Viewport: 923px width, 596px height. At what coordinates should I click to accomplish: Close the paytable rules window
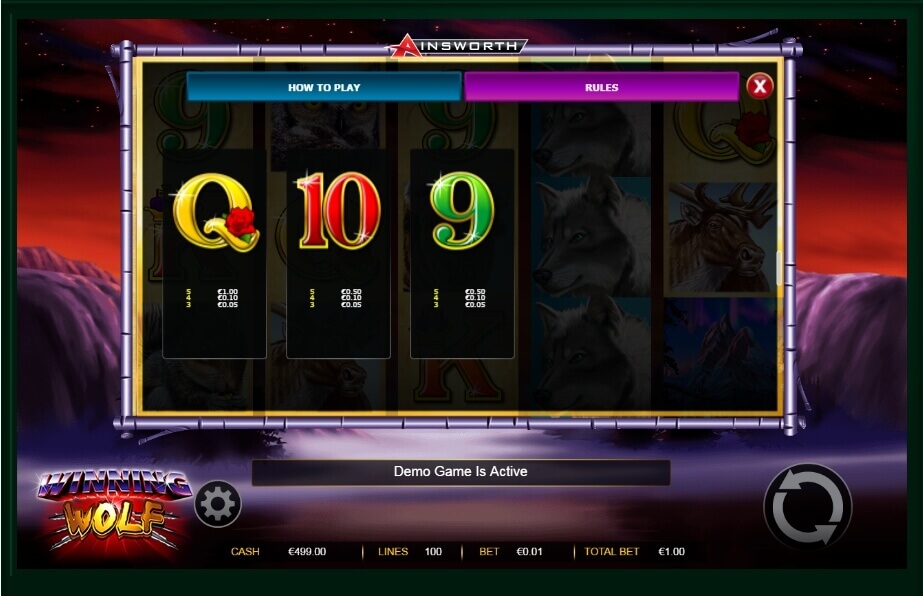pos(760,87)
